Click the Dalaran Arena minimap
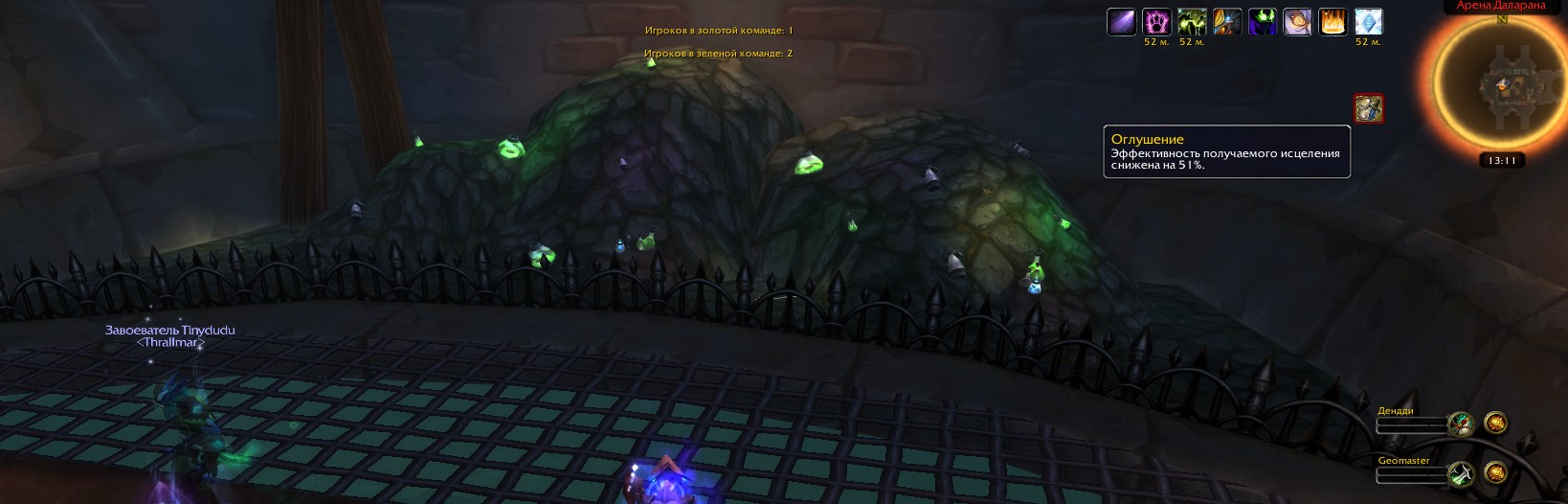Viewport: 1568px width, 504px height. [1501, 86]
